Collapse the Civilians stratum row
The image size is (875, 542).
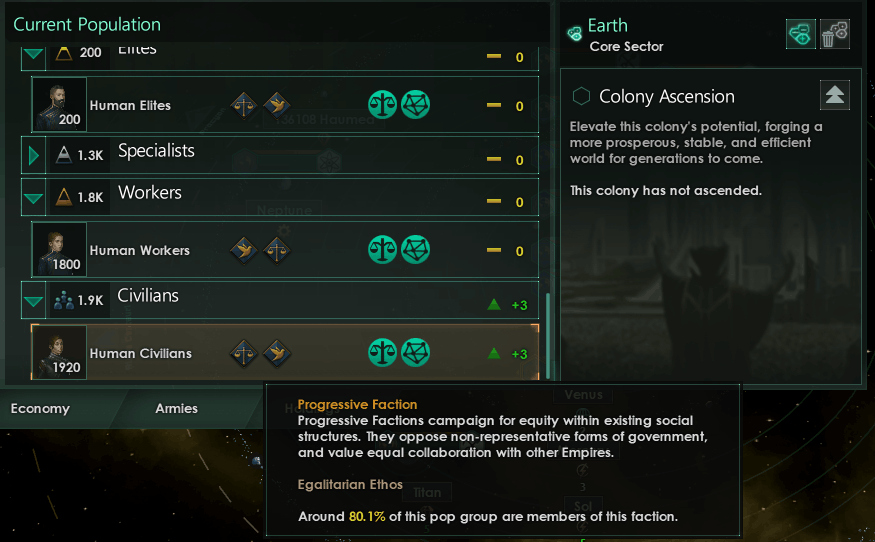(35, 301)
